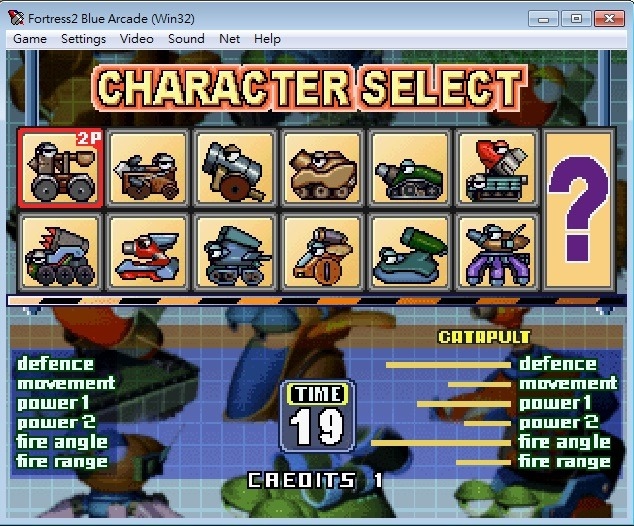Select the blue-grey tracked tank character

pyautogui.click(x=234, y=253)
